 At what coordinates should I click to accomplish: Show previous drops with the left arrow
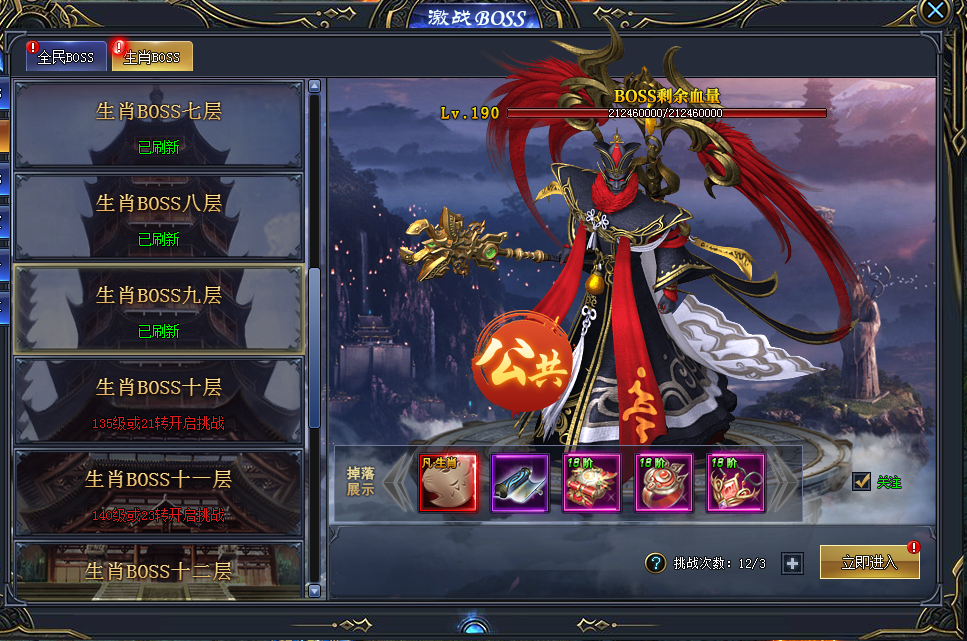tap(397, 483)
